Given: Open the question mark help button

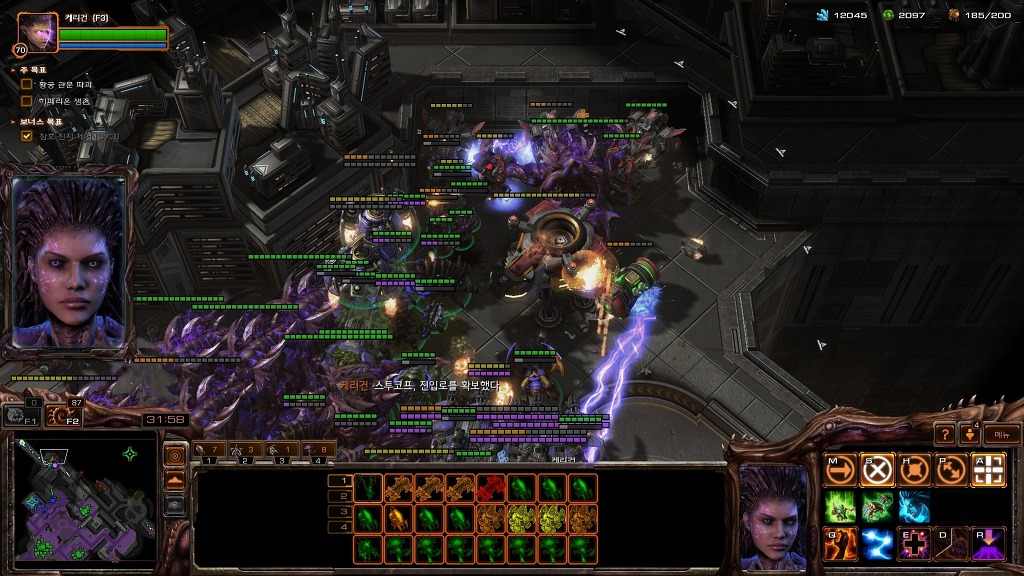Looking at the screenshot, I should click(944, 434).
